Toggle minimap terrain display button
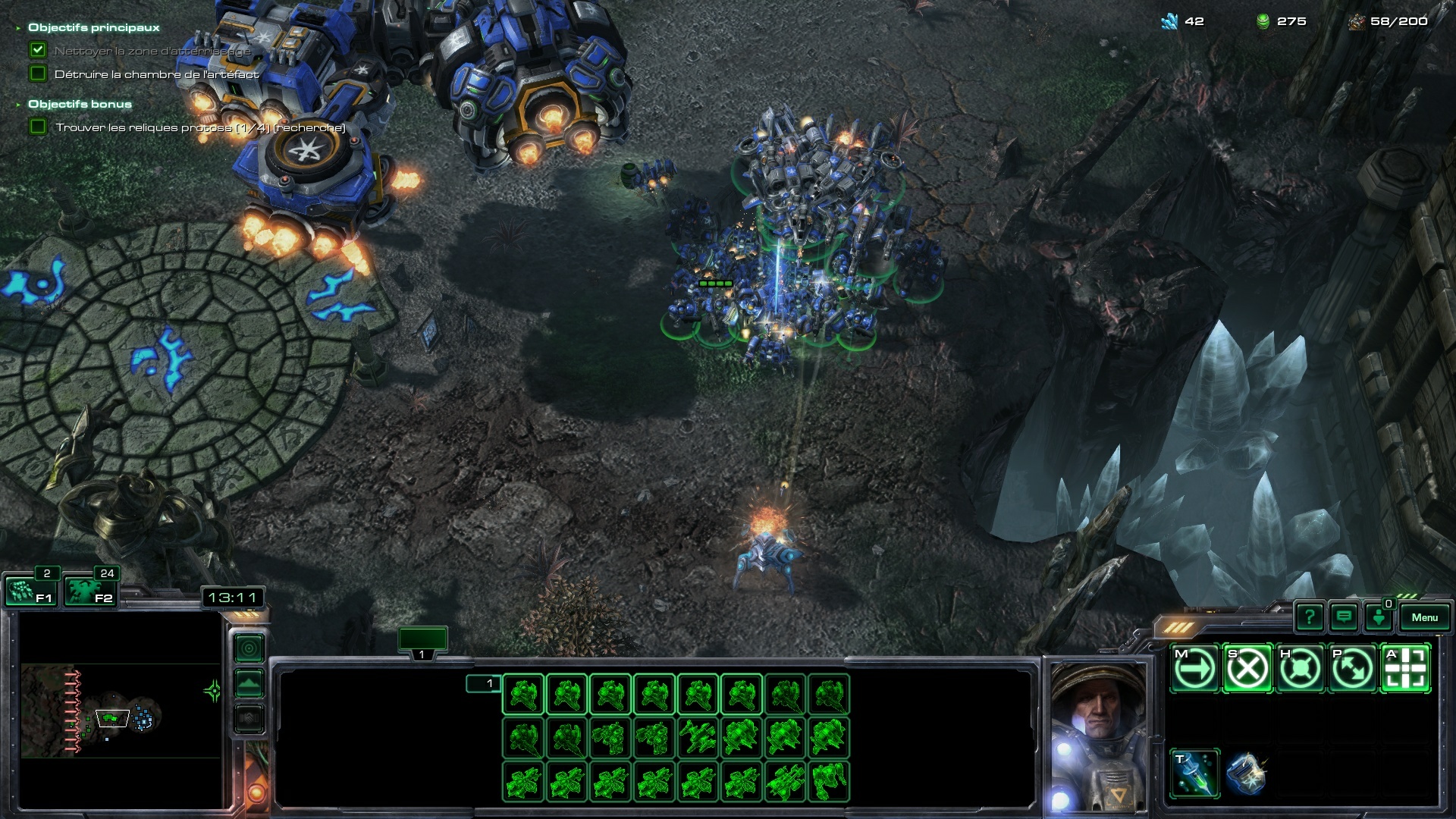The image size is (1456, 819). pyautogui.click(x=249, y=683)
